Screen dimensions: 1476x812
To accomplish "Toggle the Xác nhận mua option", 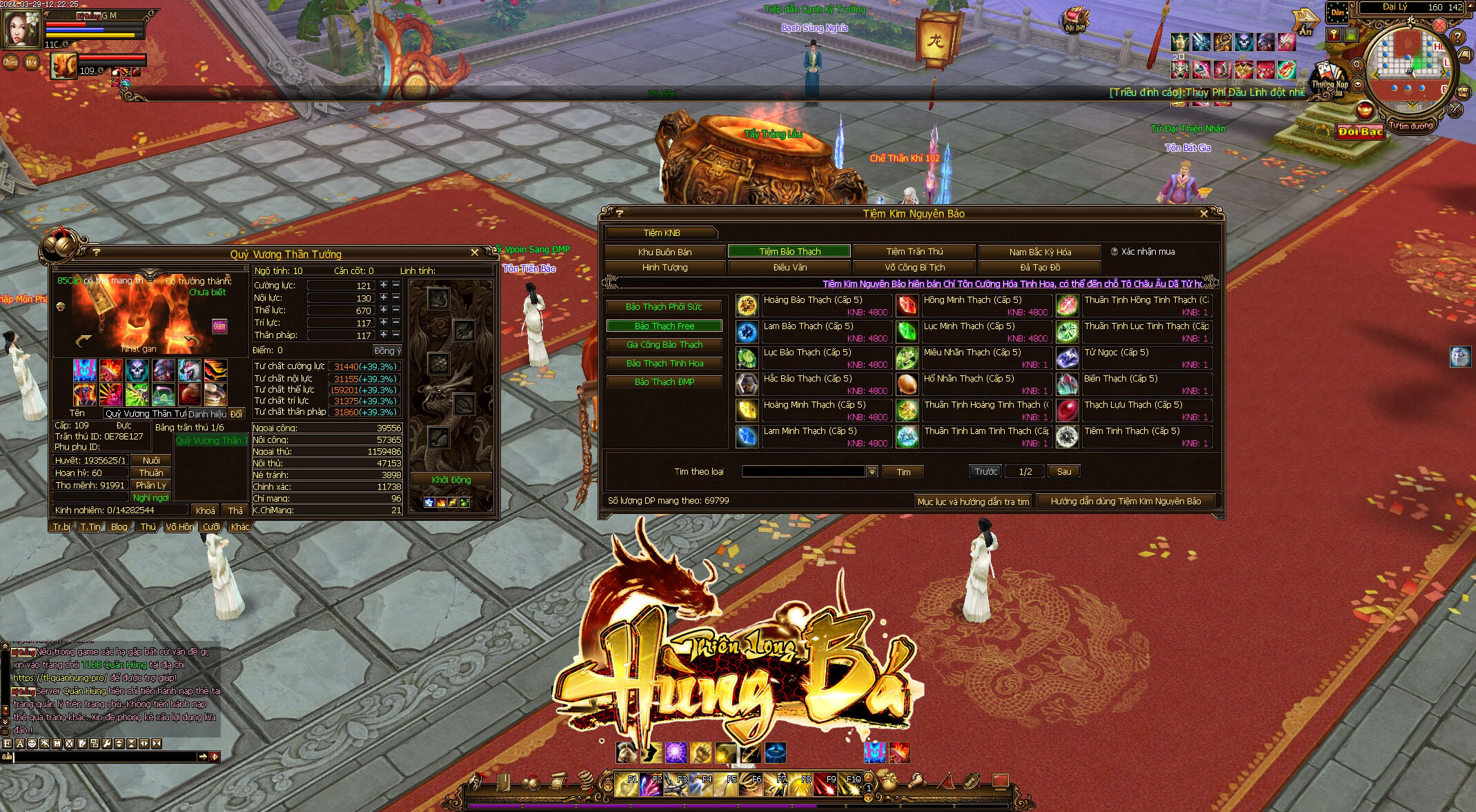I will click(x=1114, y=252).
